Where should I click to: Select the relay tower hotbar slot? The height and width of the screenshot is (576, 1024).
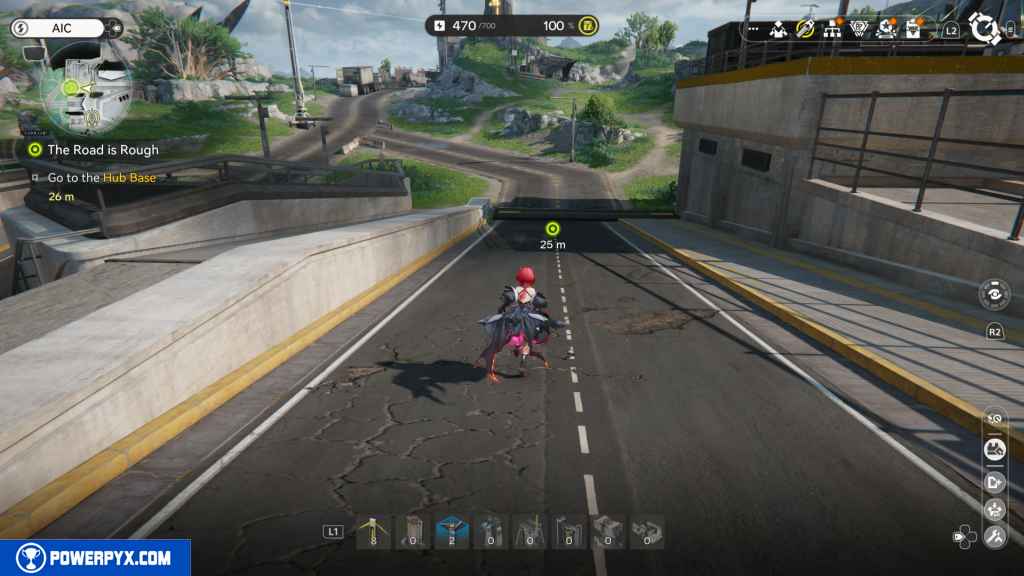373,532
